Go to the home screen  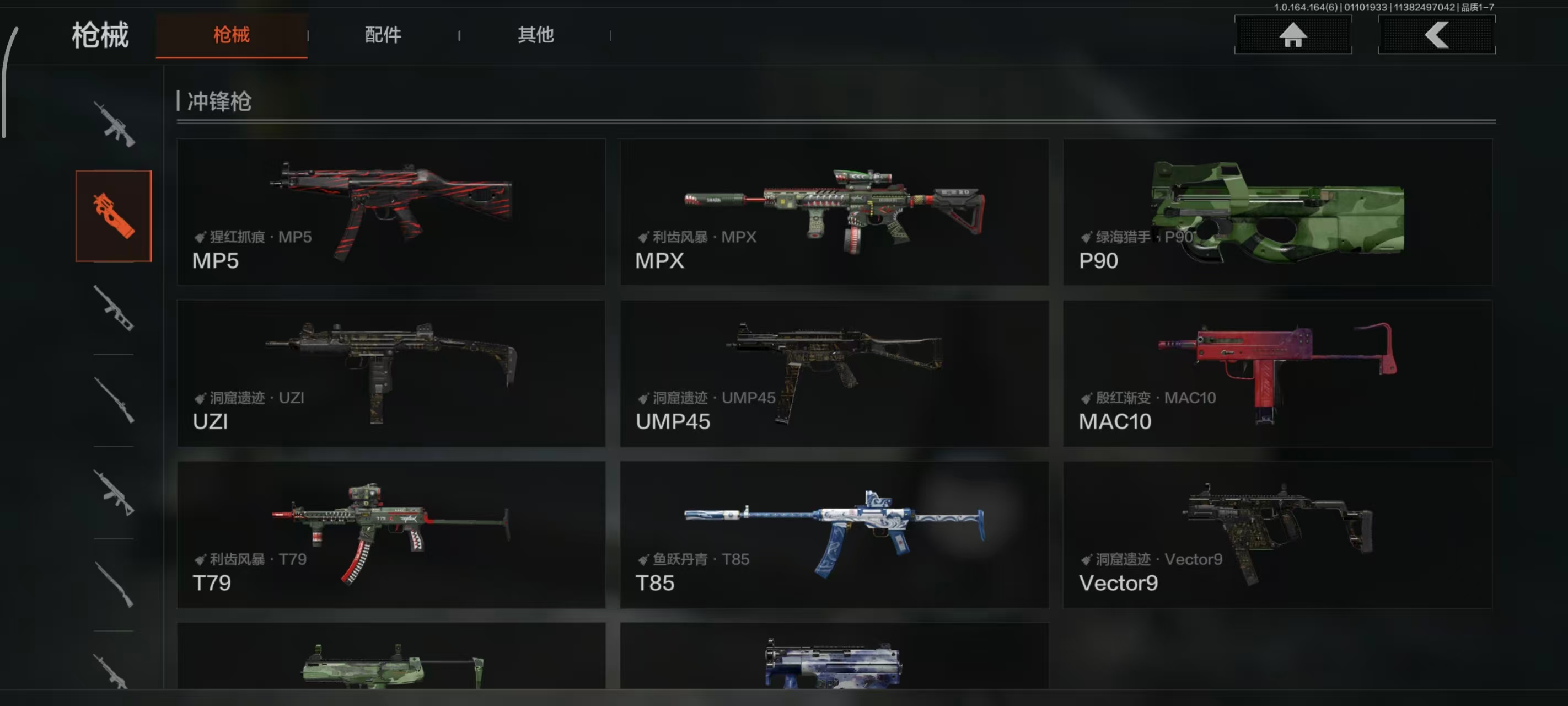(x=1292, y=35)
